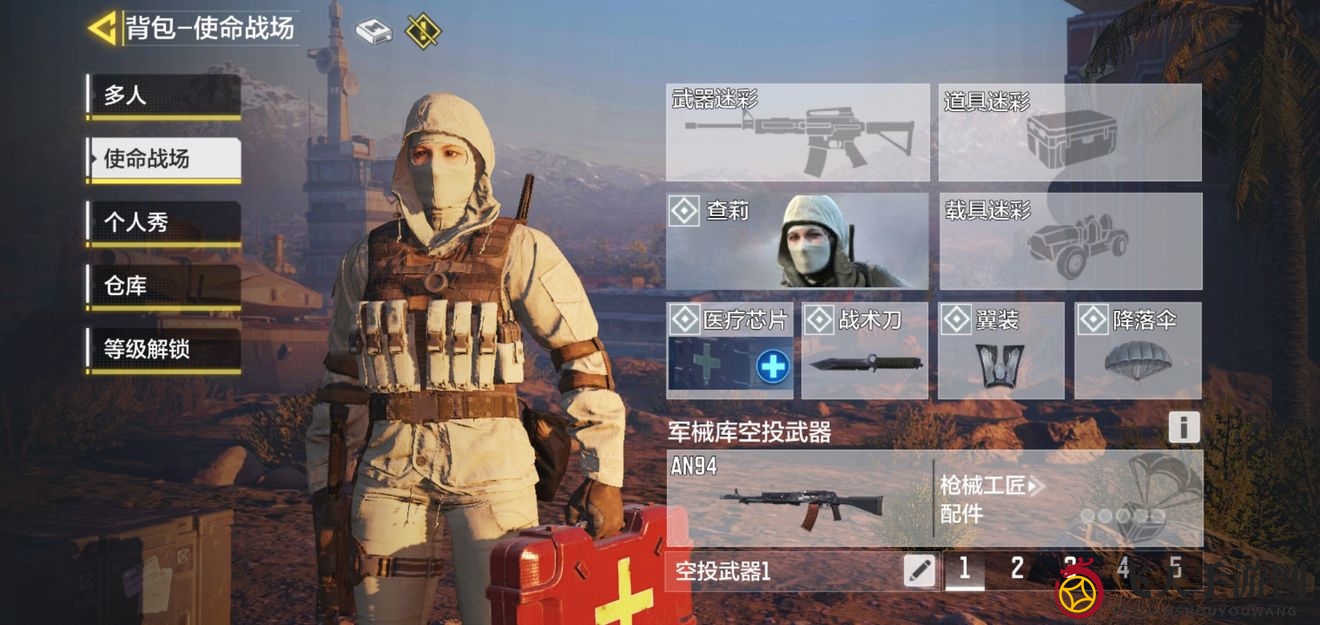Switch to airdrop loadout 2
Screen dimensions: 1320x625
1017,570
